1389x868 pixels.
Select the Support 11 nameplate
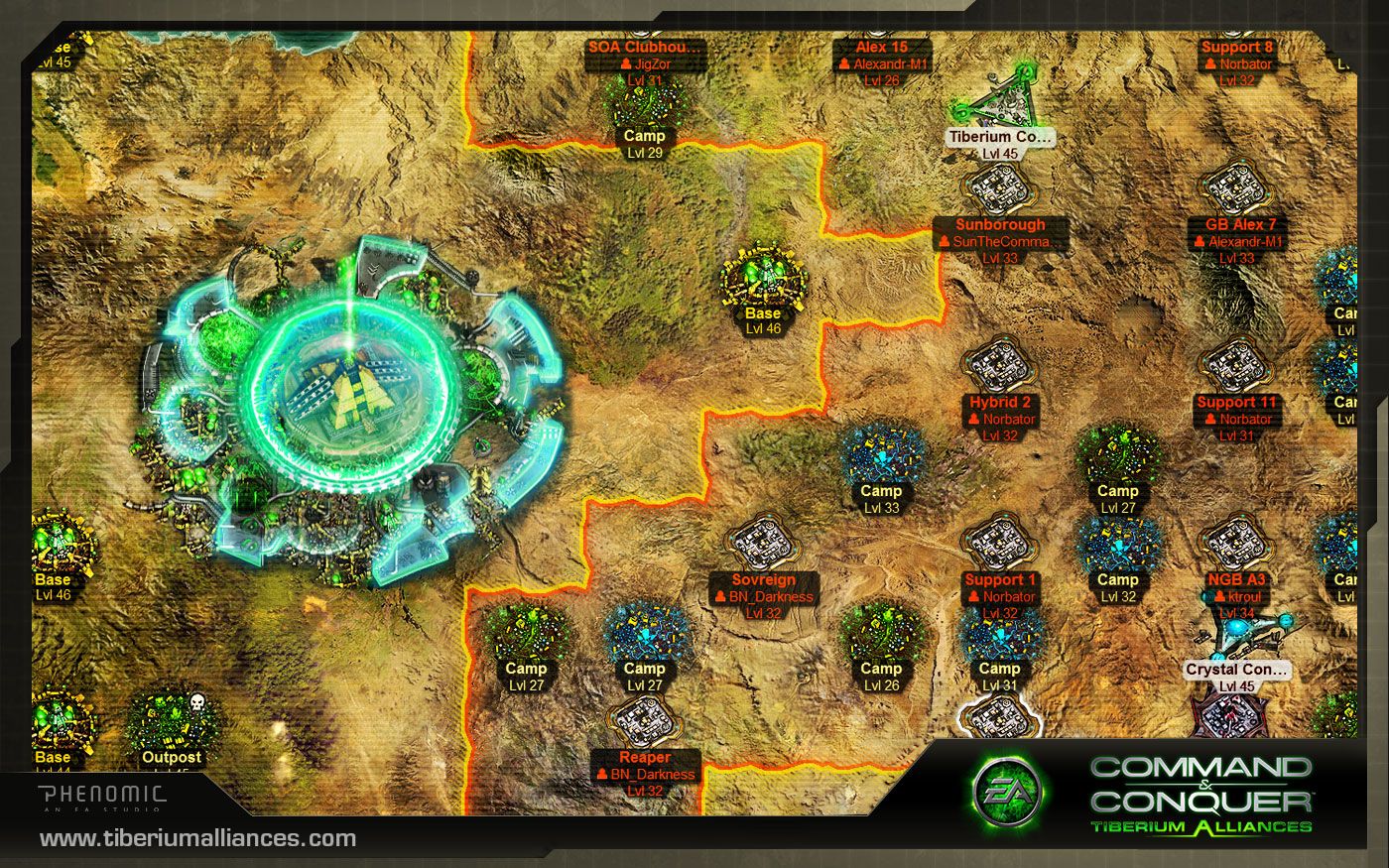click(x=1237, y=403)
